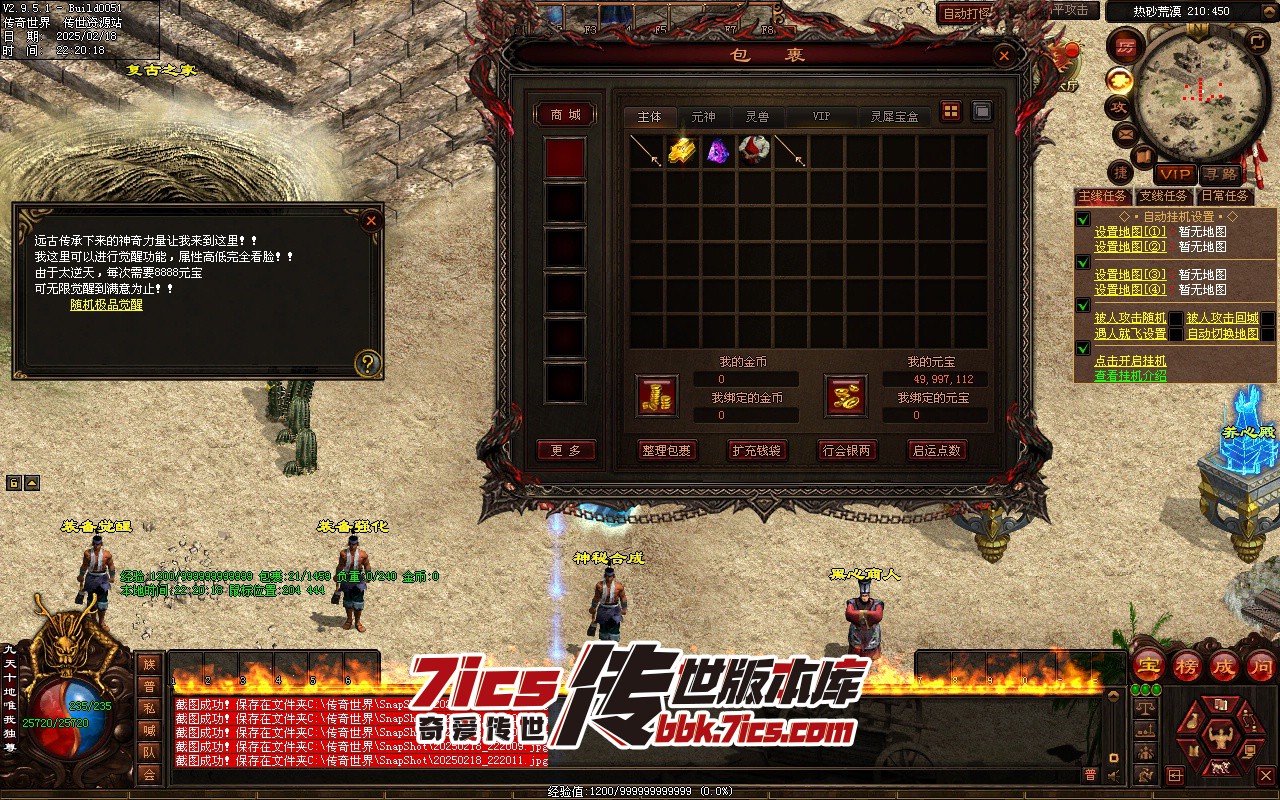Click the 整理包裹 sort button
The height and width of the screenshot is (800, 1280).
click(666, 450)
